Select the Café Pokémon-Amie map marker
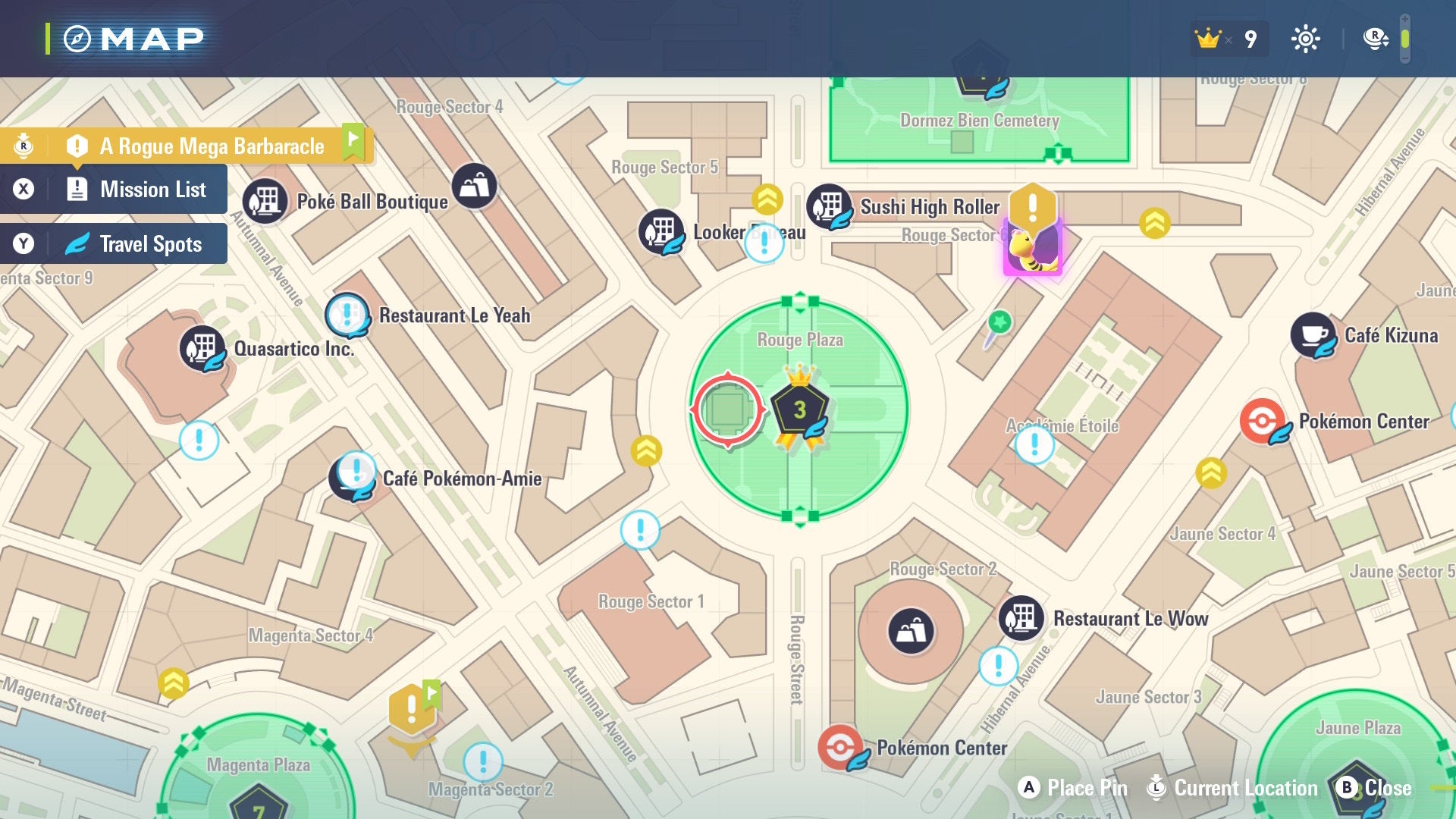This screenshot has height=819, width=1456. [x=352, y=479]
